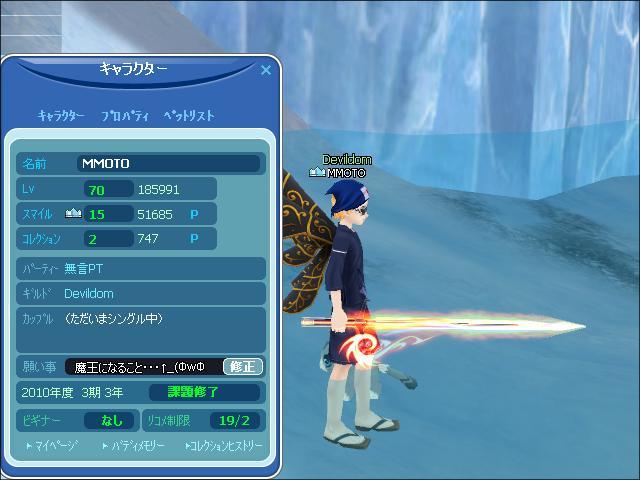Close the キャラクター window

[266, 70]
